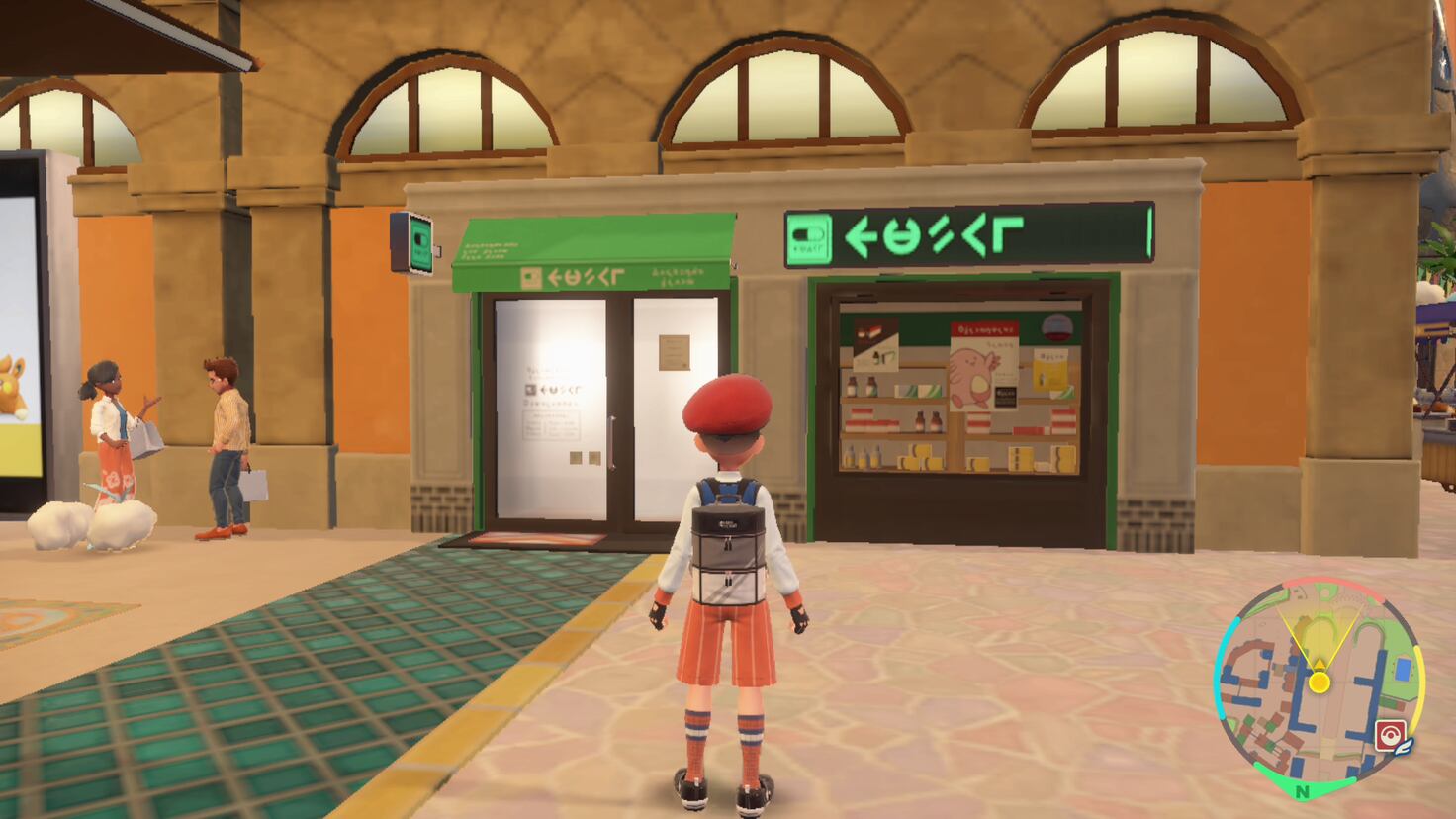The width and height of the screenshot is (1456, 819).
Task: Click the Poké Ball emblem on the pharmacy sign
Action: [809, 233]
